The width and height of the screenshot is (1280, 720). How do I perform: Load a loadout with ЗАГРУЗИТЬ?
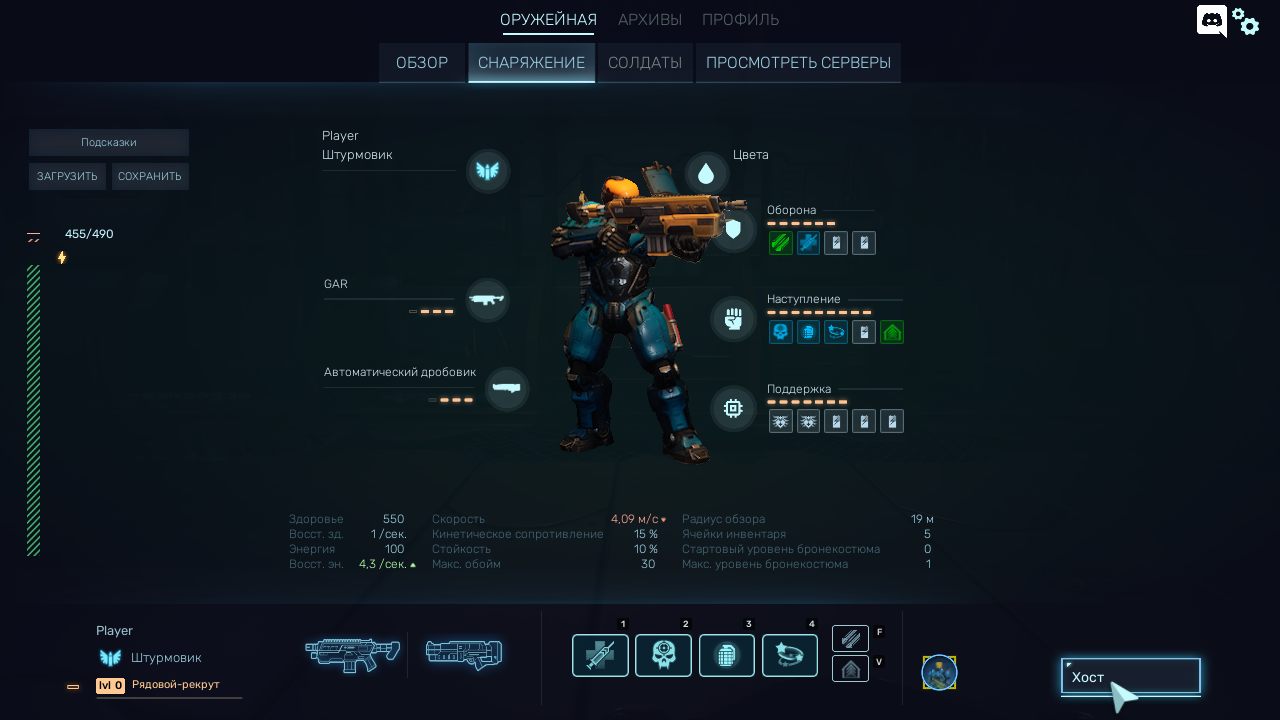pos(67,177)
